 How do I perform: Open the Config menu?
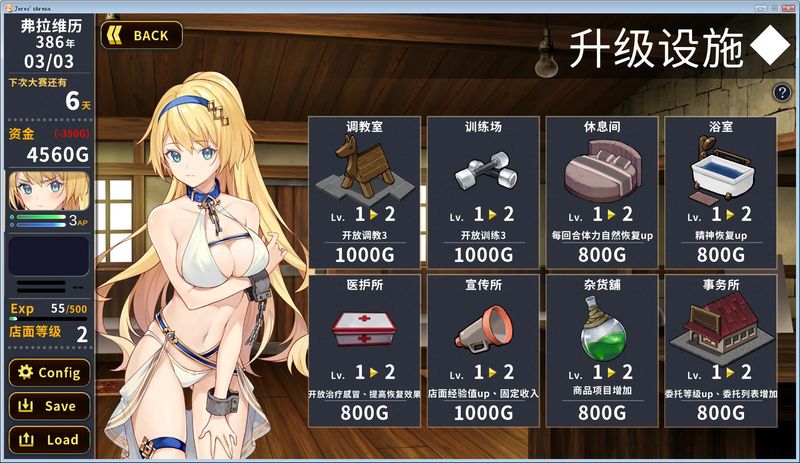click(x=48, y=373)
